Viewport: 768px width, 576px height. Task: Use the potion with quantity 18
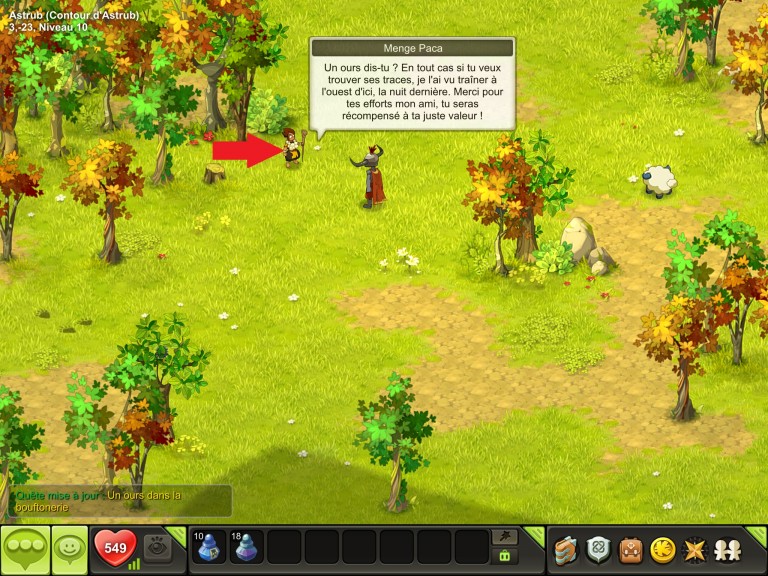click(x=246, y=548)
